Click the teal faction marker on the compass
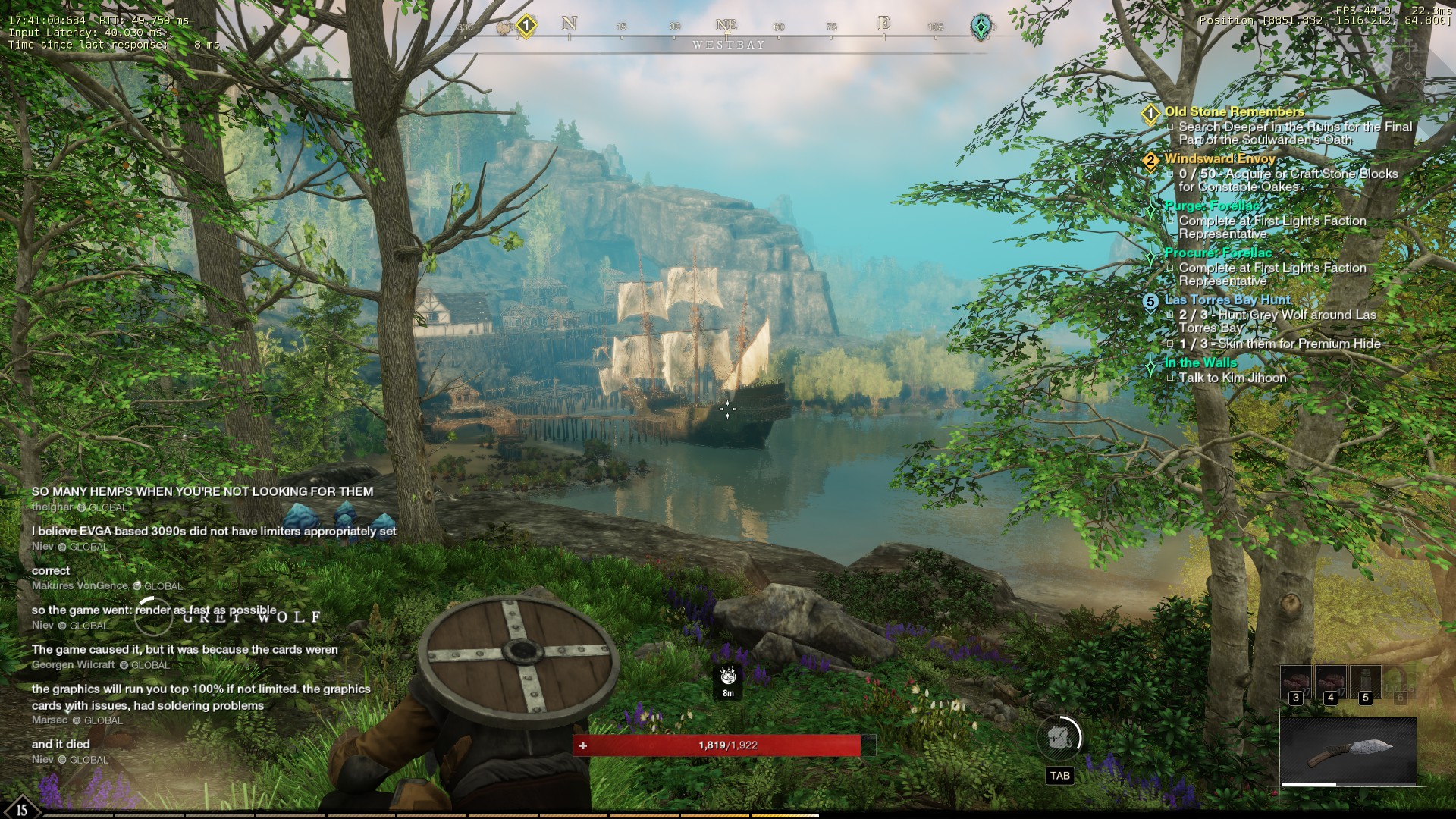Viewport: 1456px width, 819px height. coord(981,27)
